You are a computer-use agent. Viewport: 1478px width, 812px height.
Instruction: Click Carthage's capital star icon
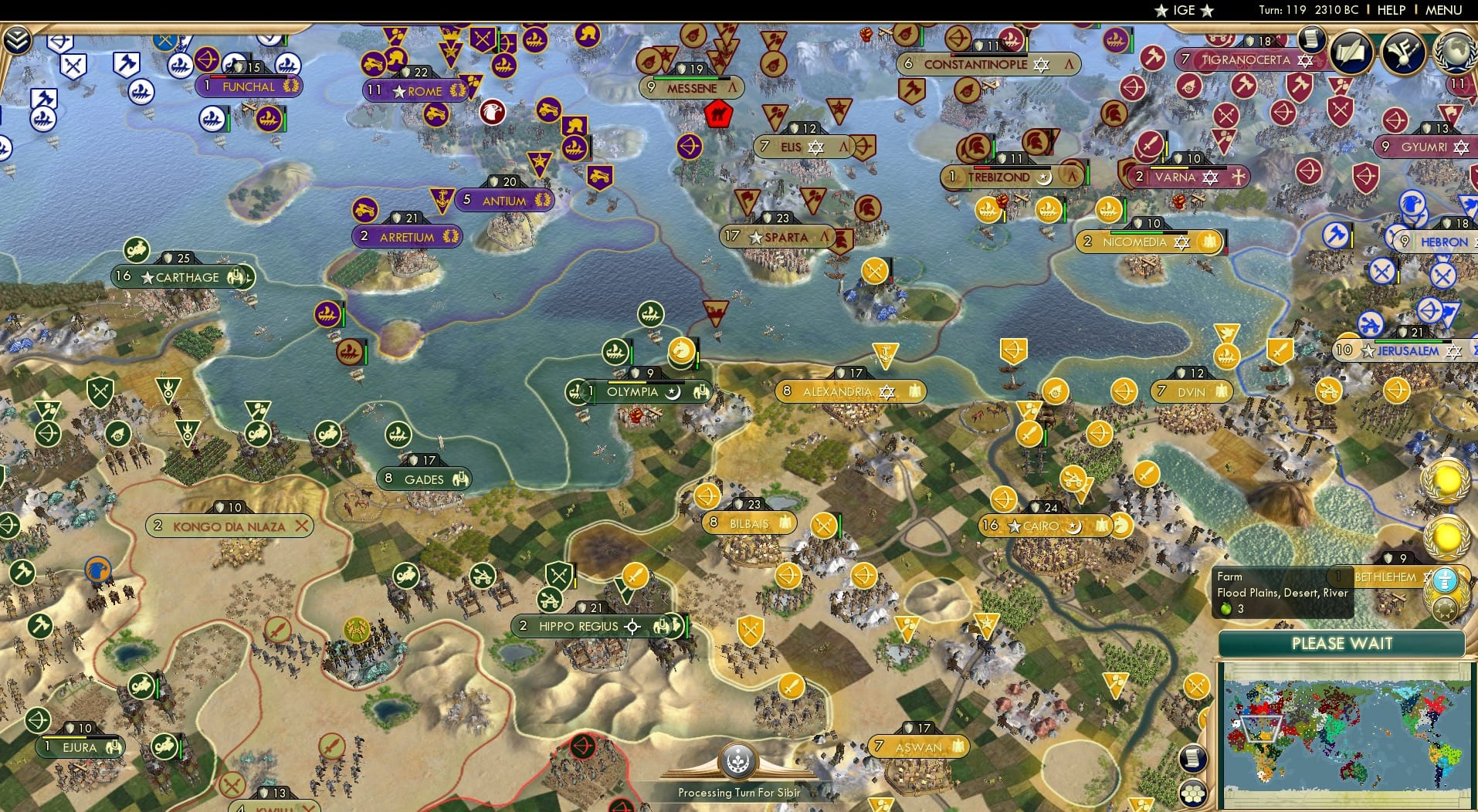(148, 276)
